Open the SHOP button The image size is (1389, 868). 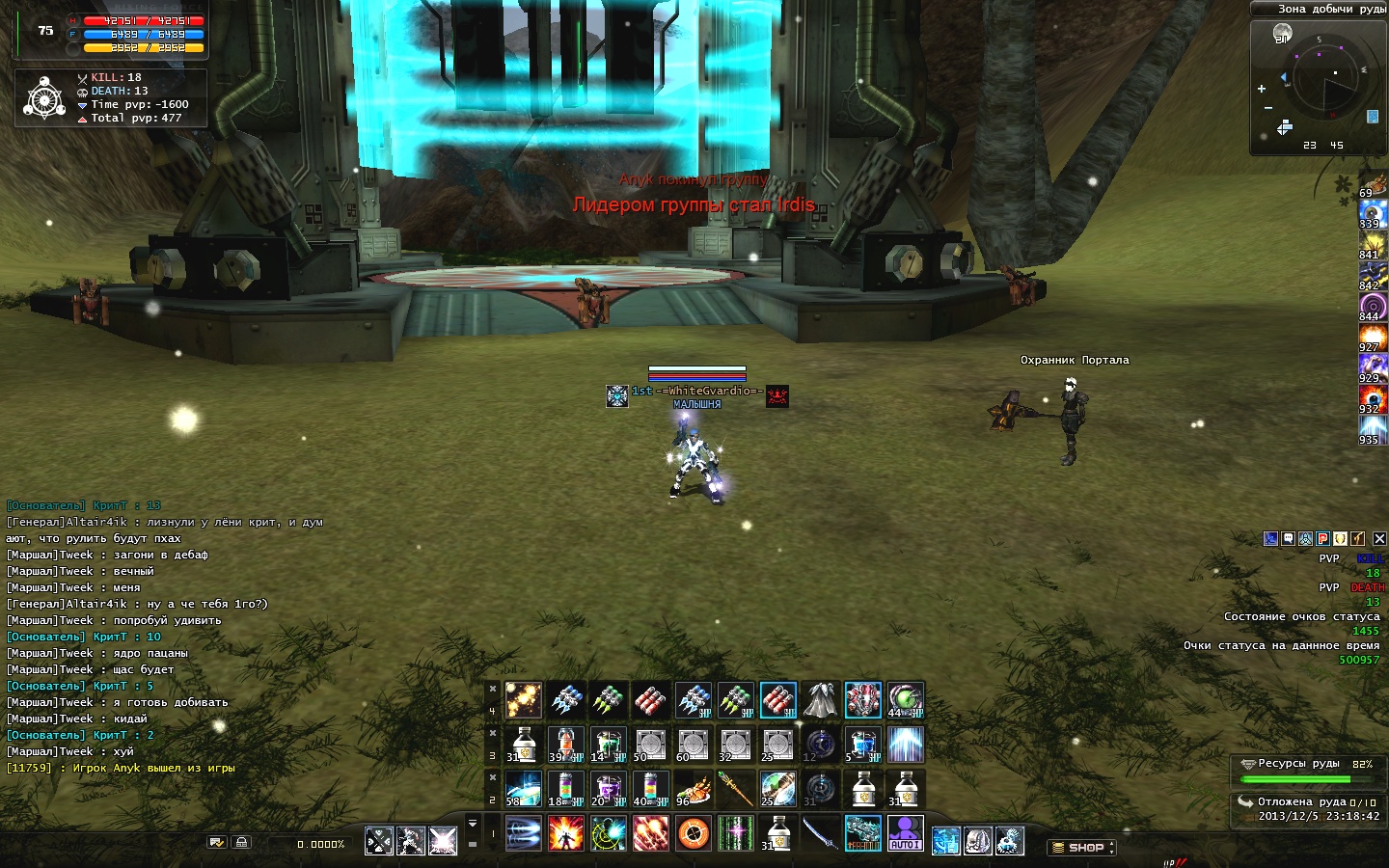coord(1081,848)
